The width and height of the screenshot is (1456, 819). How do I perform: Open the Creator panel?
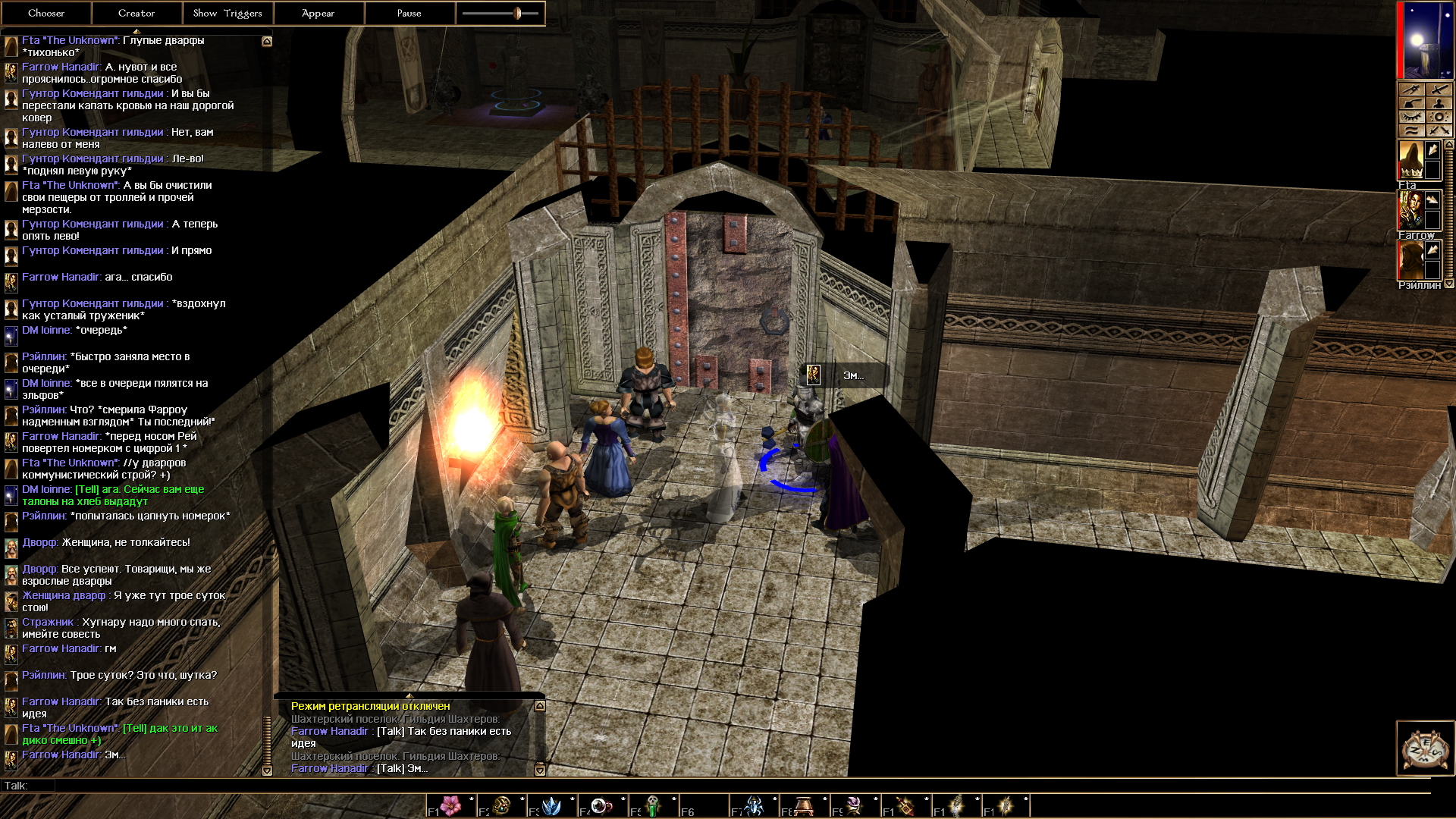[136, 13]
